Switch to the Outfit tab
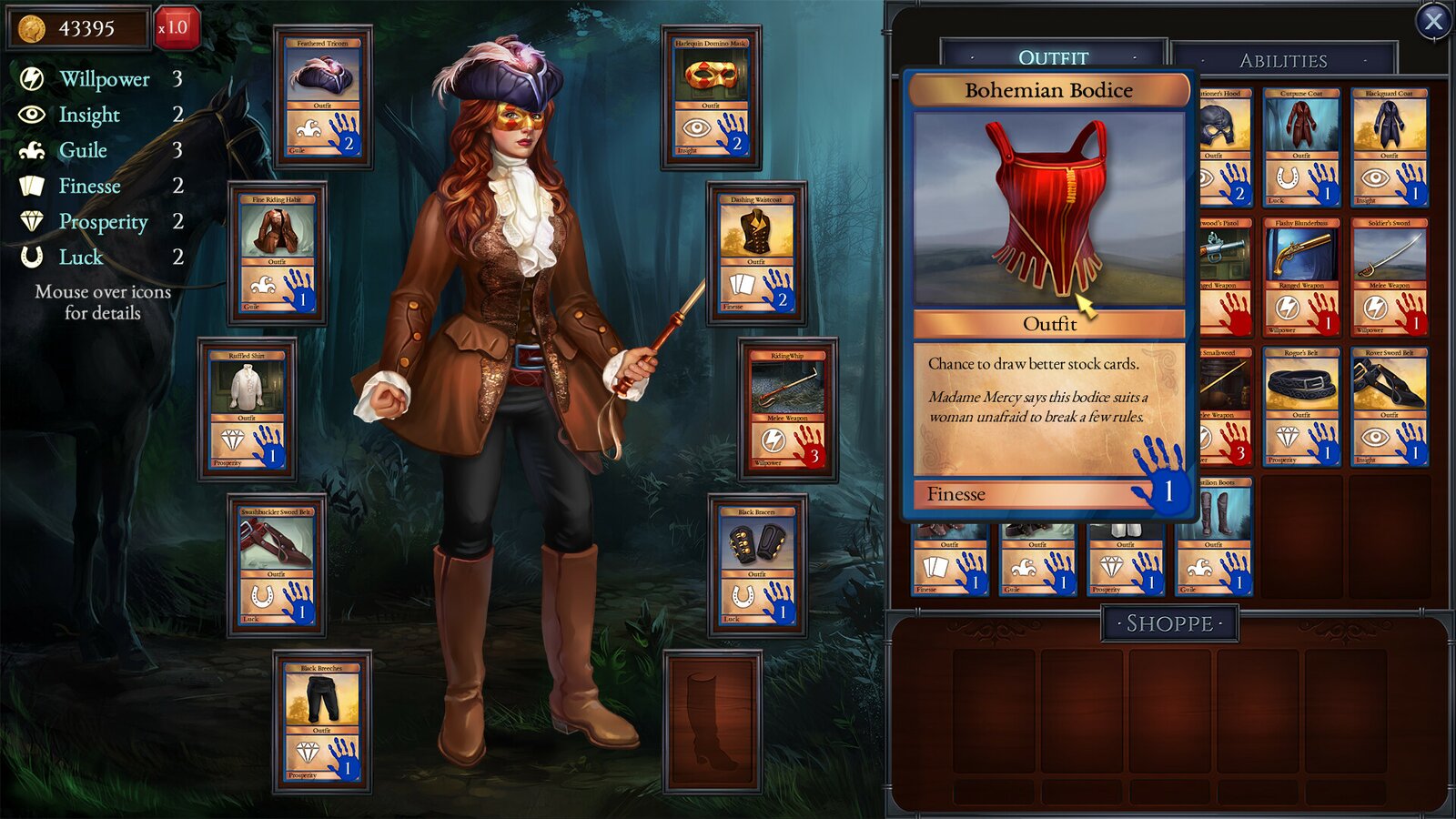 pos(1053,56)
